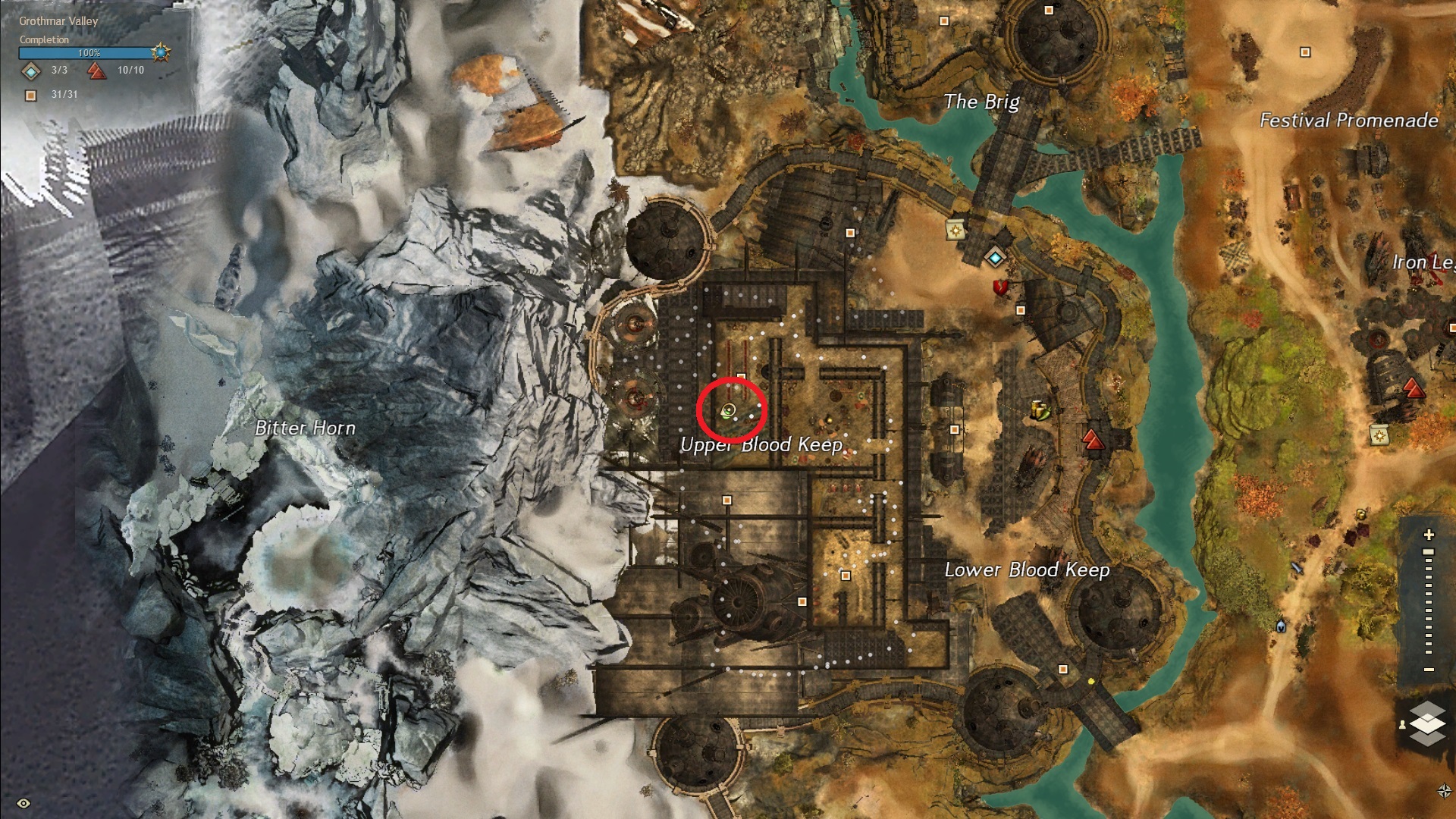Zoom in with the plus button
The image size is (1456, 819).
tap(1429, 535)
